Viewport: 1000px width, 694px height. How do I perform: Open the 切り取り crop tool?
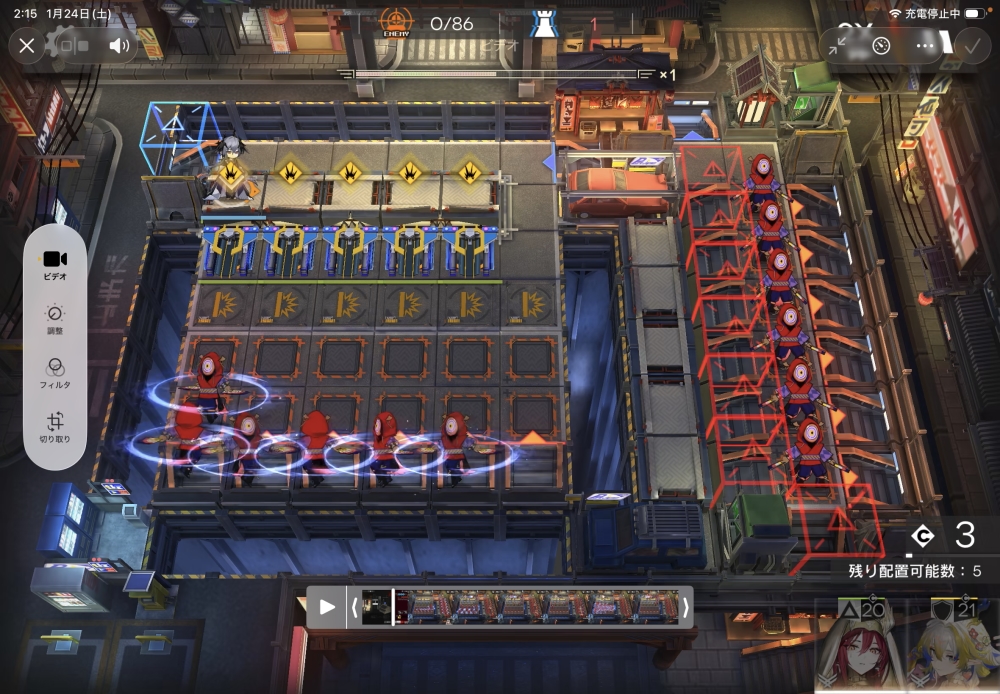pyautogui.click(x=55, y=429)
